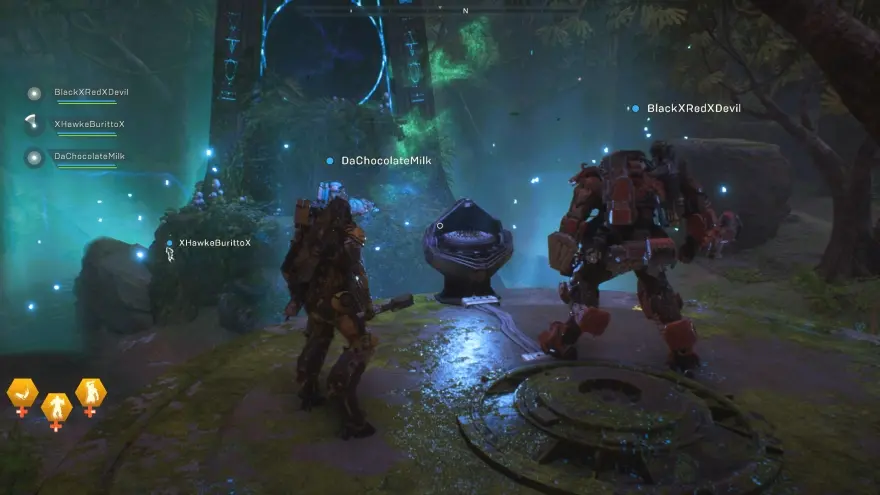Use the leaning figure pose emote

(90, 393)
